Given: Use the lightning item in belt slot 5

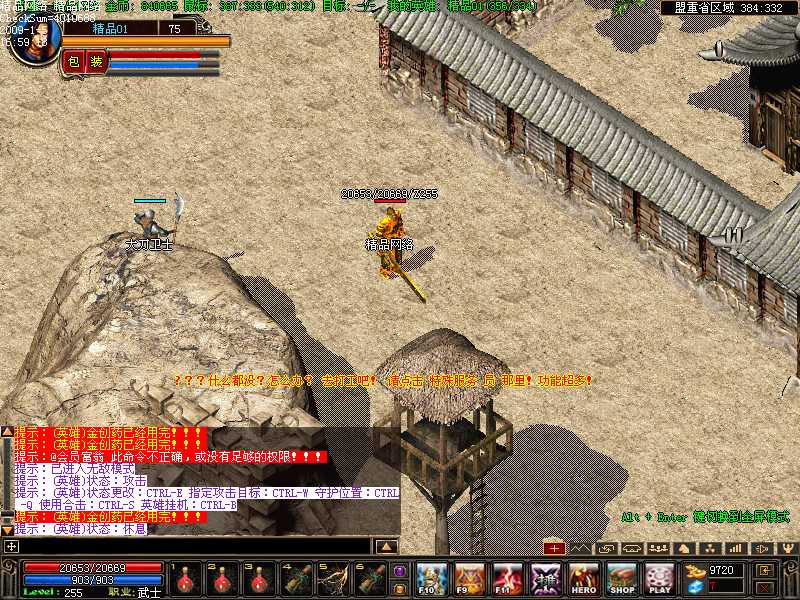Looking at the screenshot, I should pos(335,579).
